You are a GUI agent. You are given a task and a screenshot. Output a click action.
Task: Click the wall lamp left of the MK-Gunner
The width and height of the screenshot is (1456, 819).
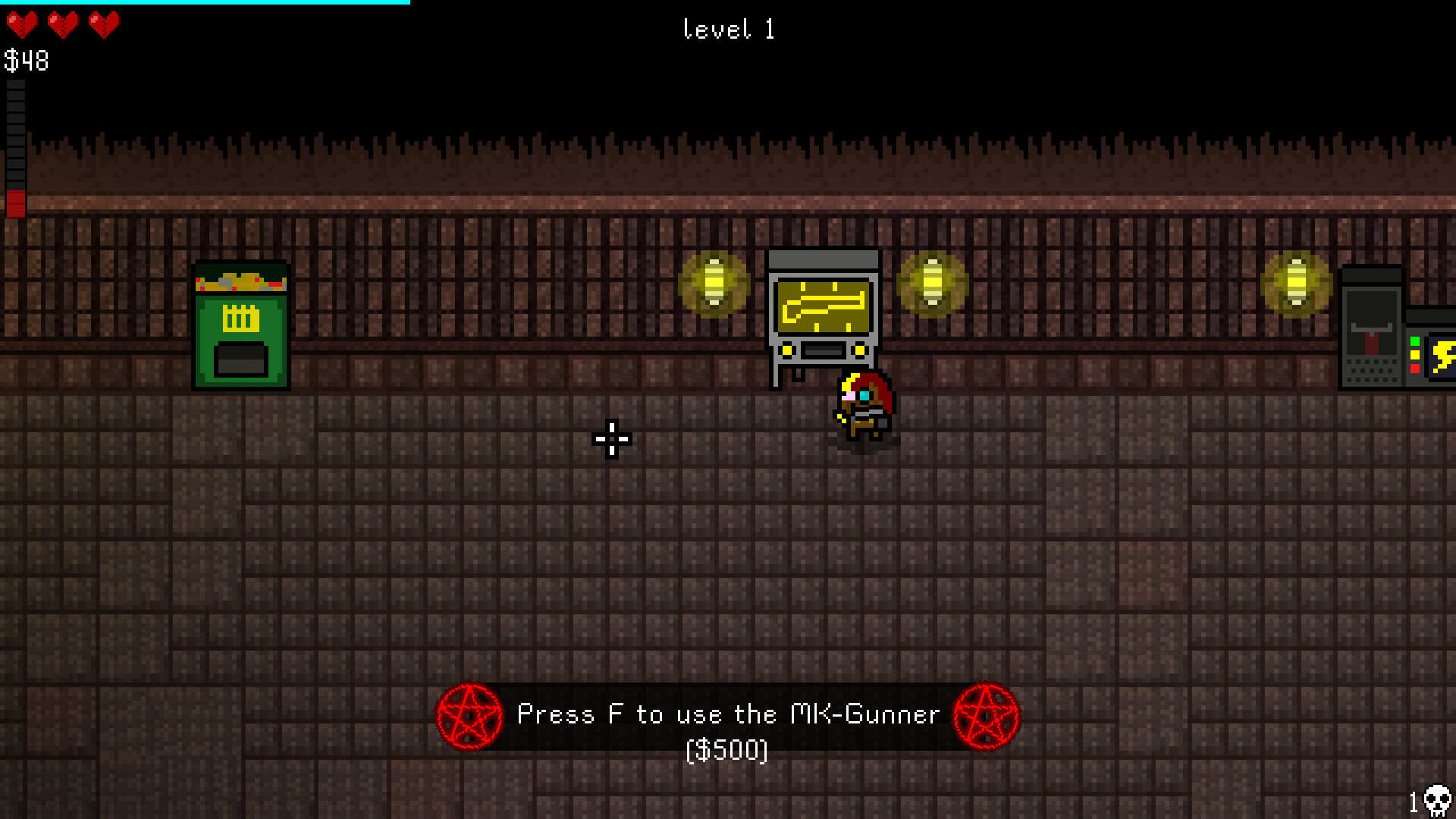click(714, 281)
